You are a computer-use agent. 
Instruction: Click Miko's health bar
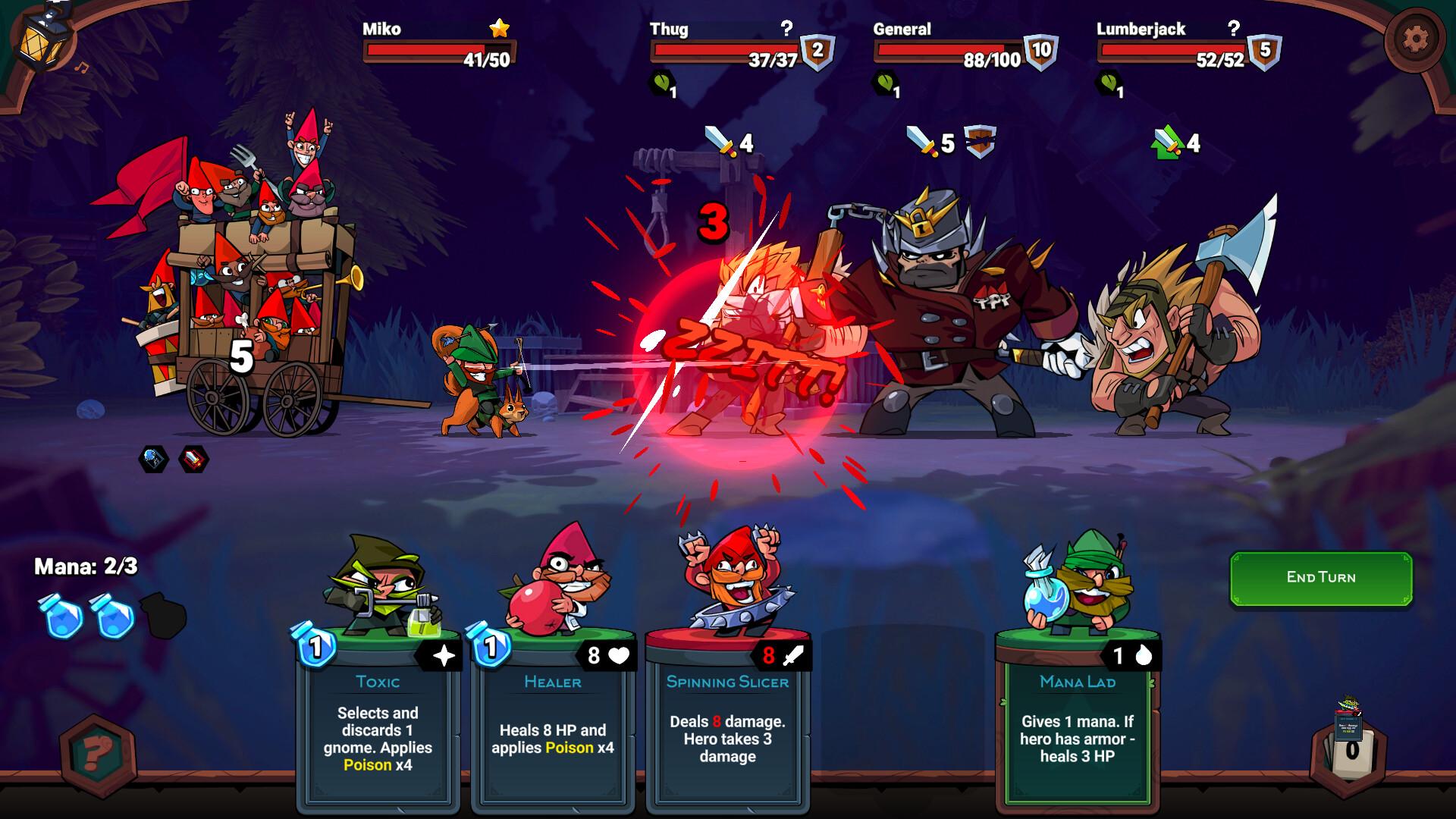point(438,52)
